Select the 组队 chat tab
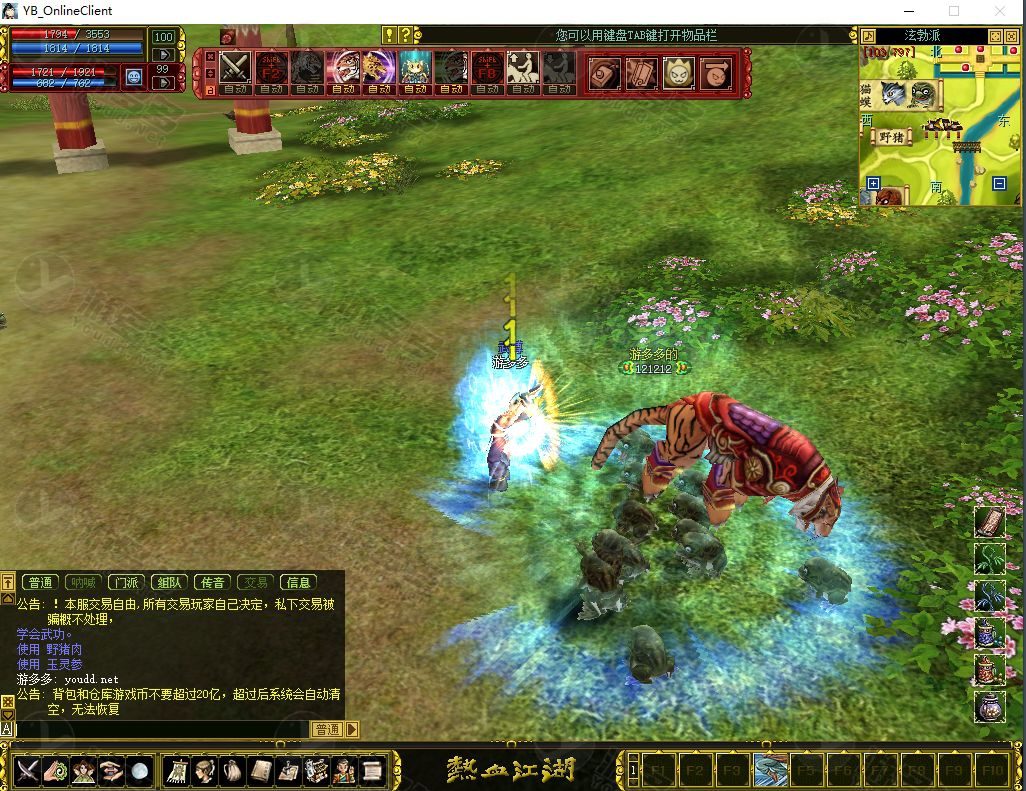This screenshot has height=791, width=1026. tap(168, 582)
